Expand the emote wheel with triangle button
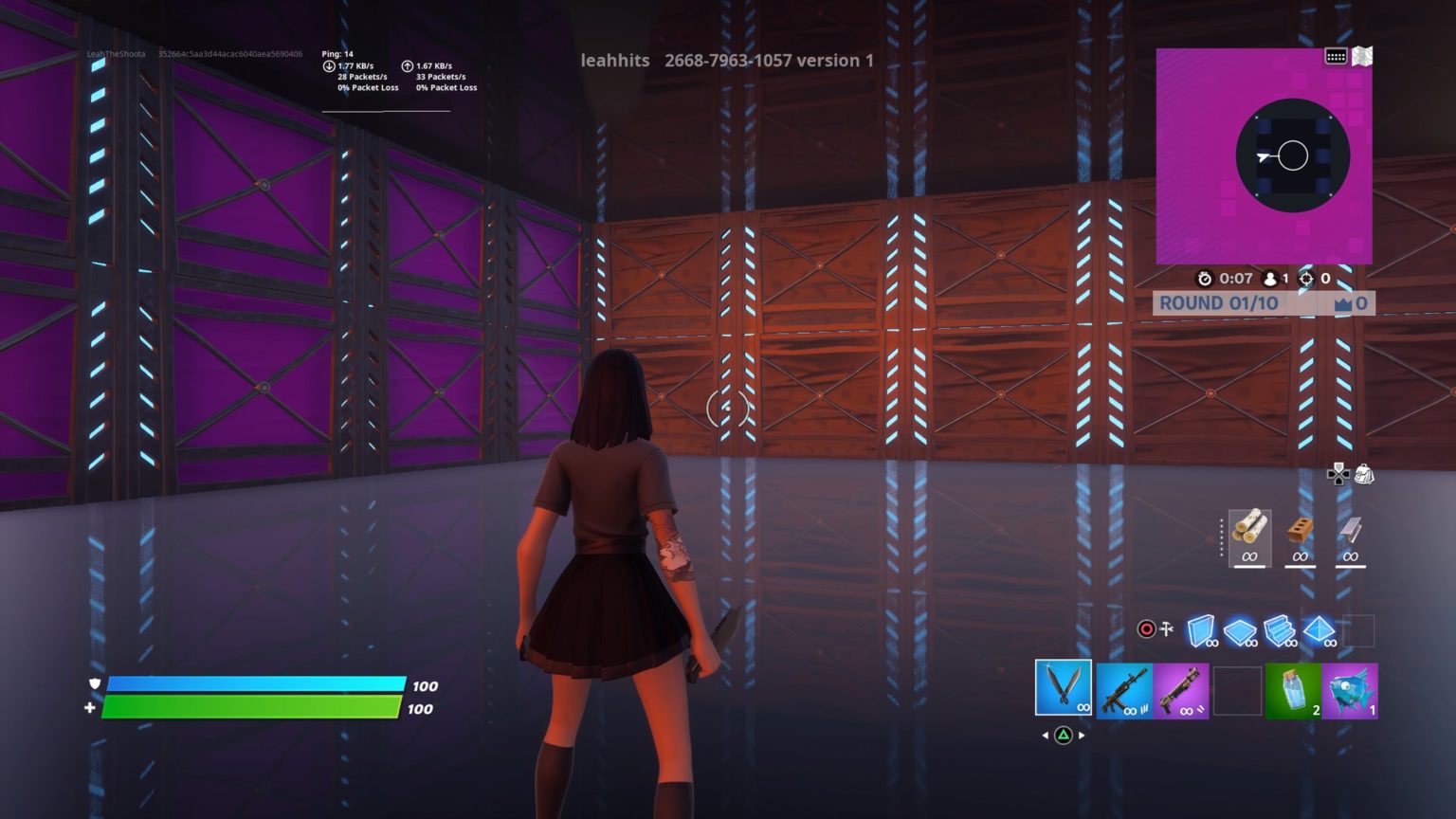 pyautogui.click(x=1064, y=733)
